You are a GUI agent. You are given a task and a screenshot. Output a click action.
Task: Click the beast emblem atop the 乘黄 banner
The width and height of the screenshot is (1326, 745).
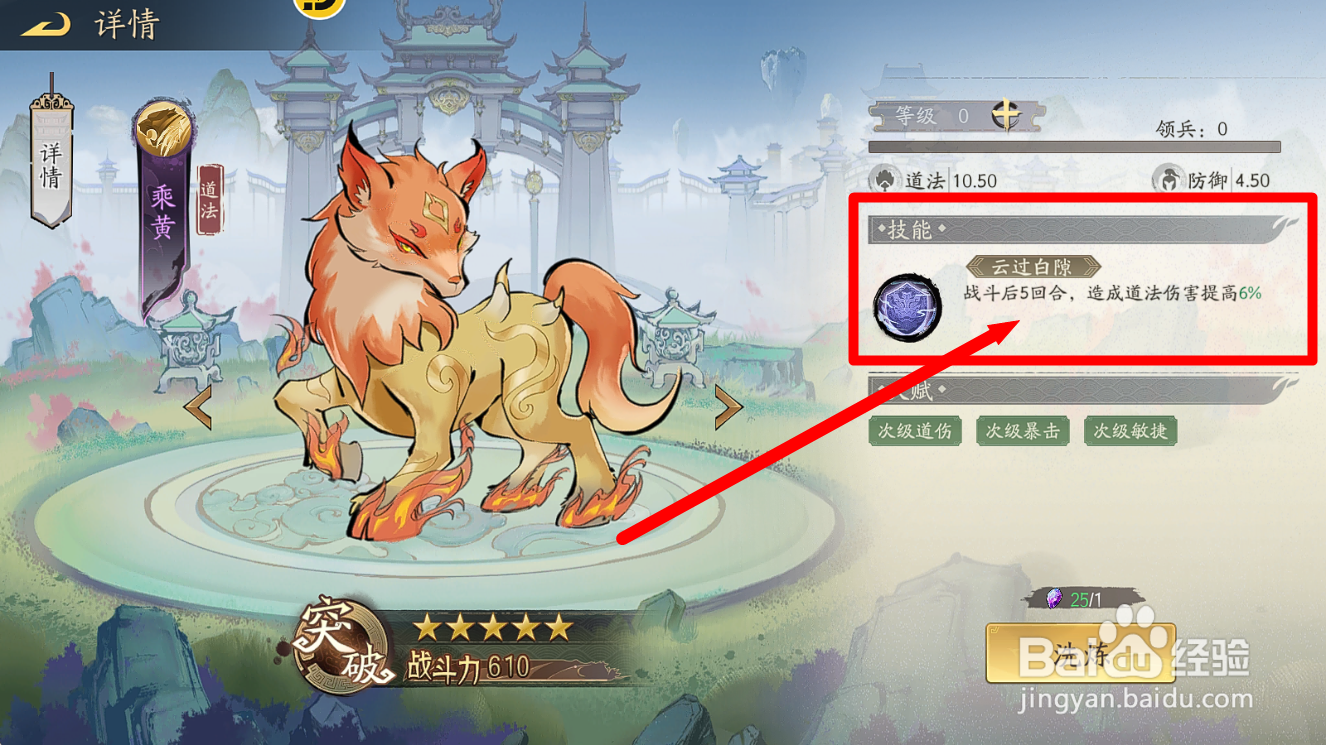(x=162, y=126)
